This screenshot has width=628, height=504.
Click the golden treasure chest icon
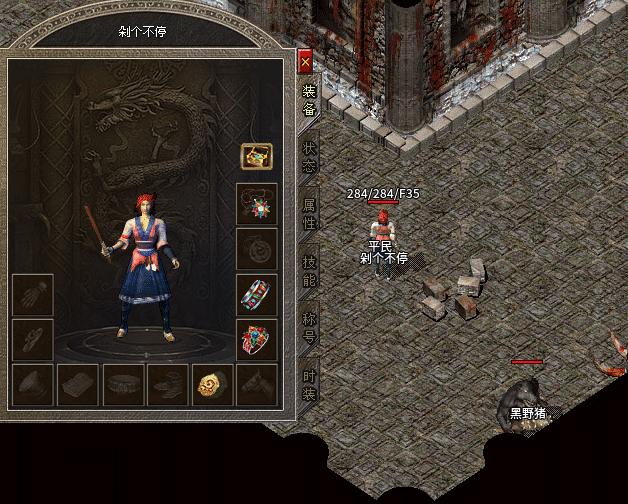point(257,157)
